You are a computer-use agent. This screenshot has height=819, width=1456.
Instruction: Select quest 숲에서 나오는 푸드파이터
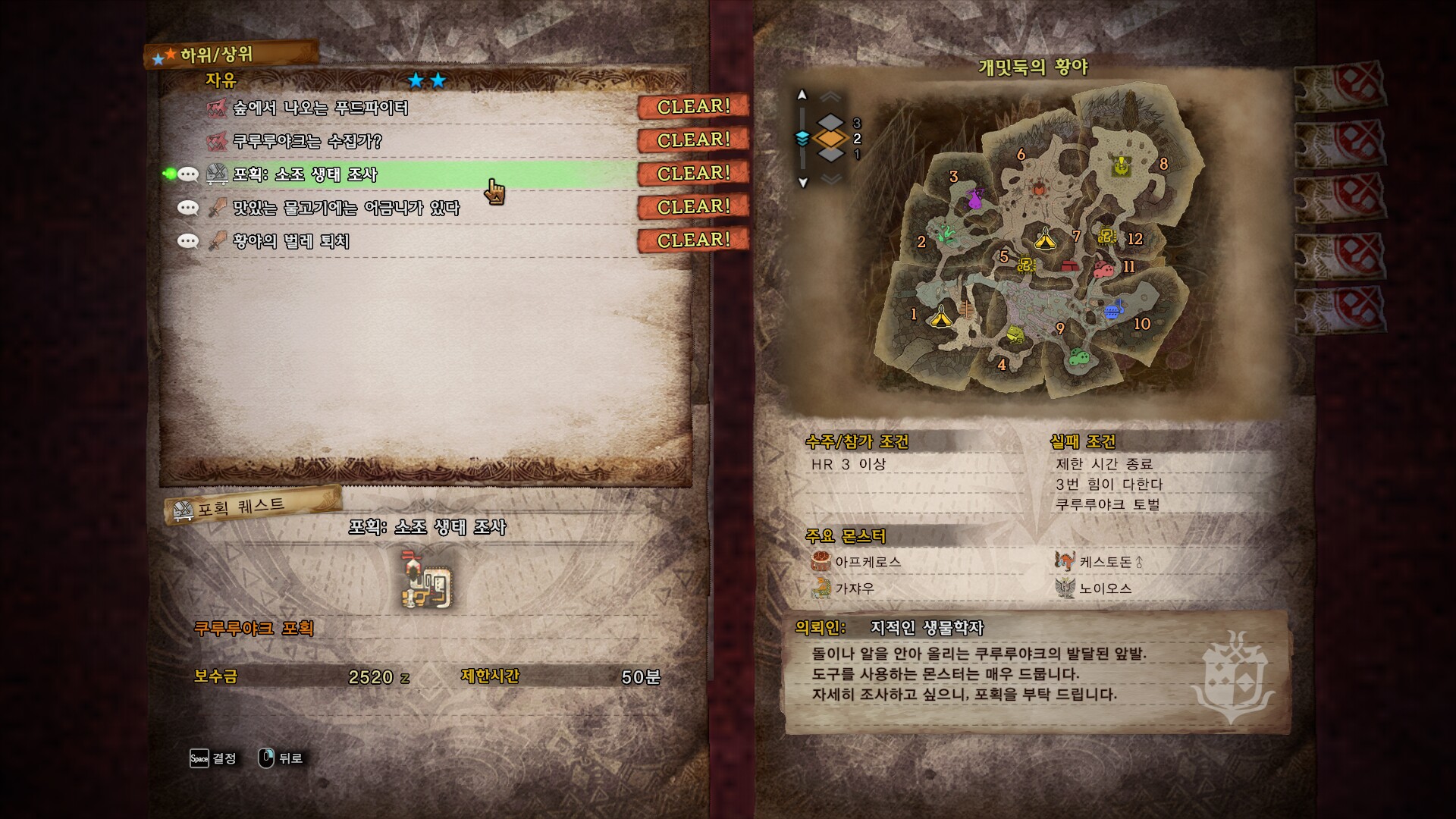pyautogui.click(x=321, y=108)
